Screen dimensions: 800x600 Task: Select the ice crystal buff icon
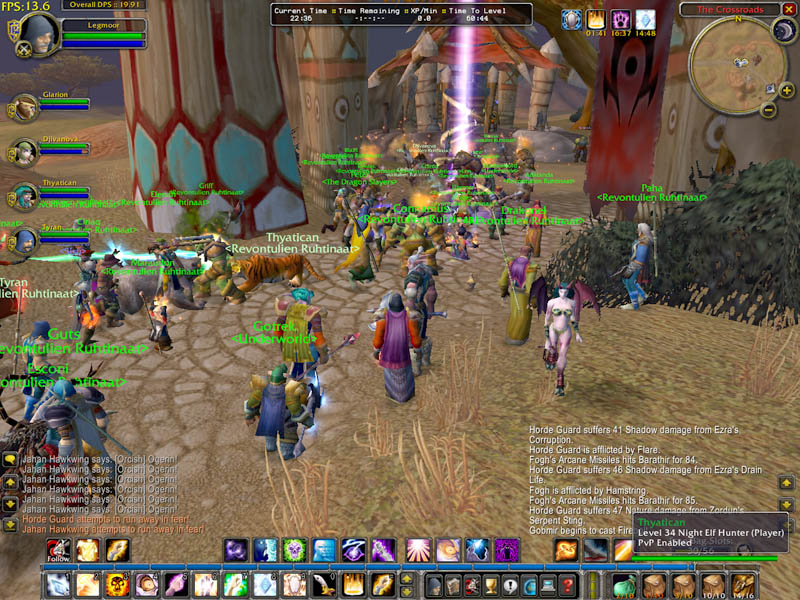646,19
